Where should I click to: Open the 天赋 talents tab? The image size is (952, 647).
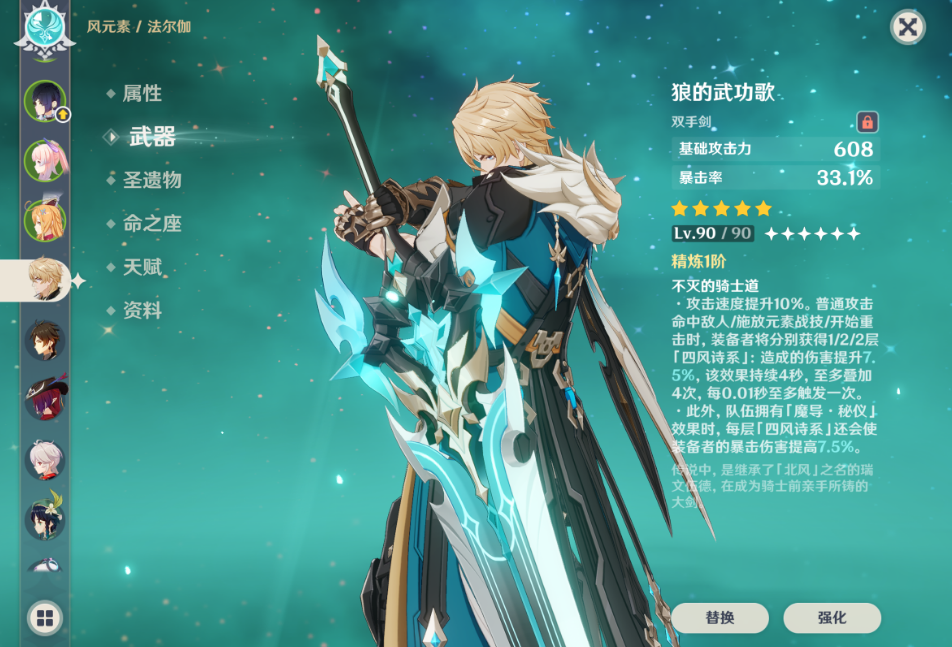click(x=142, y=267)
